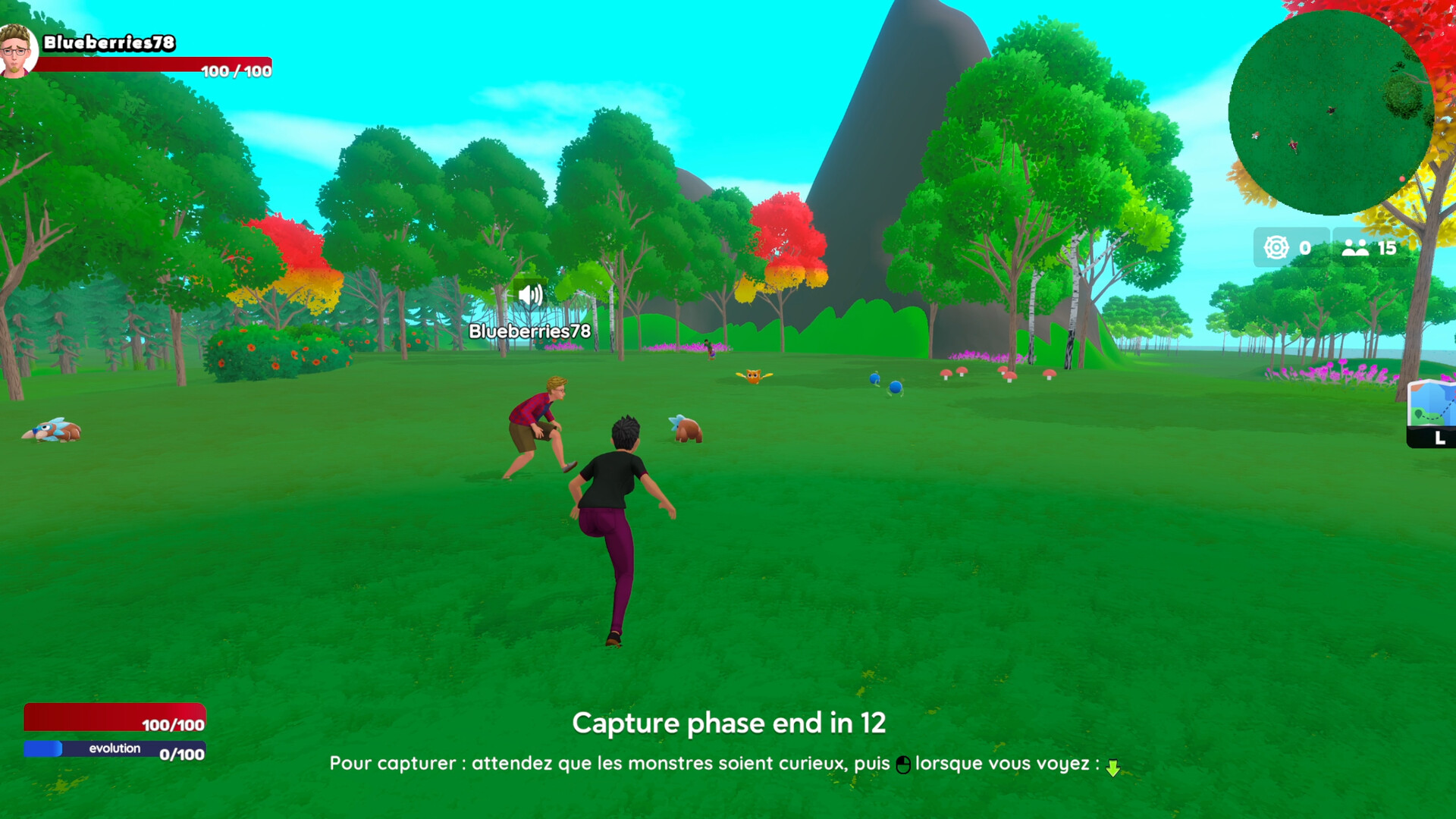
Task: Click the blue evolution progress bar
Action: click(114, 748)
